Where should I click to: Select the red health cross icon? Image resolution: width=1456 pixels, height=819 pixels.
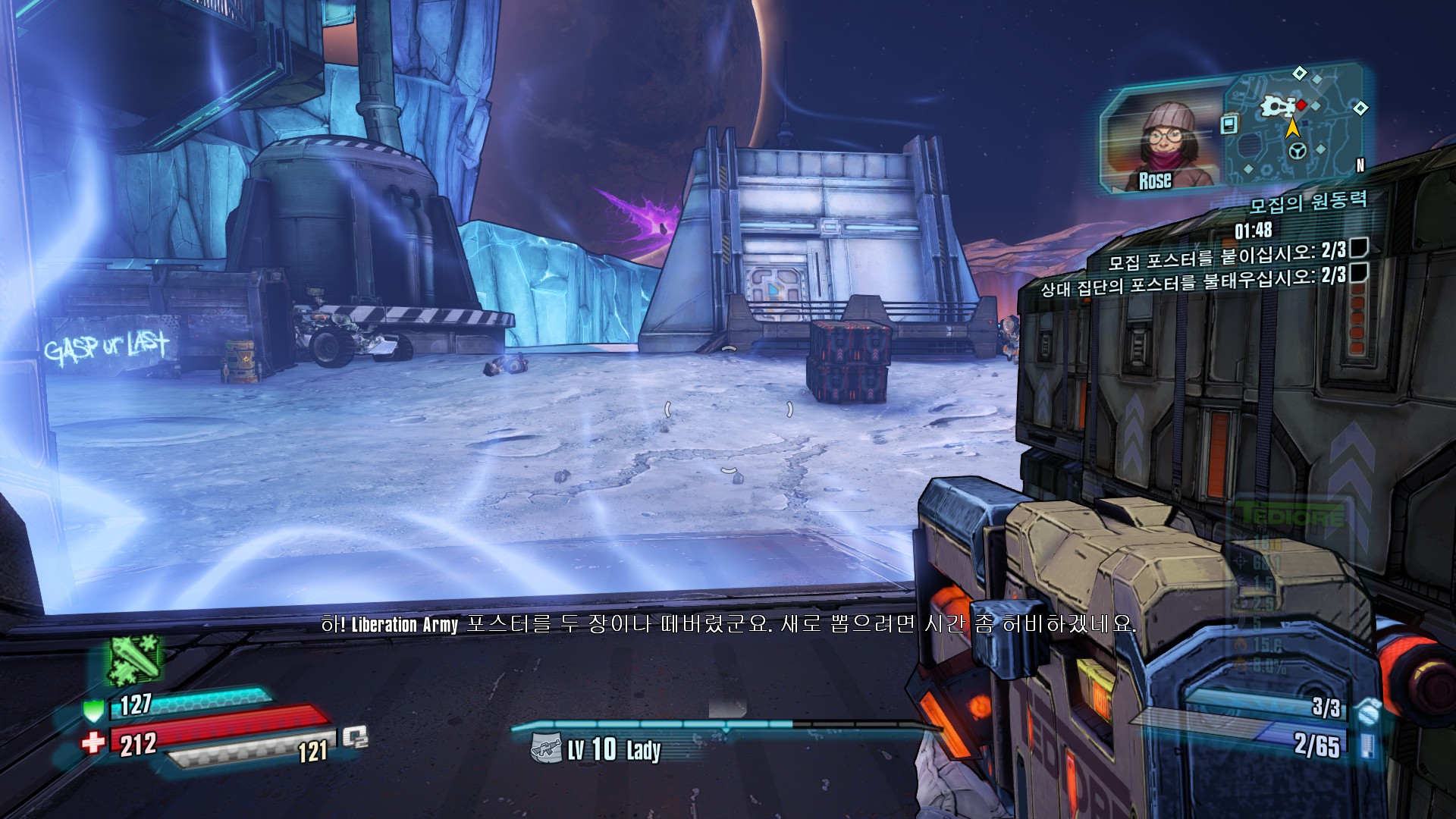(93, 742)
